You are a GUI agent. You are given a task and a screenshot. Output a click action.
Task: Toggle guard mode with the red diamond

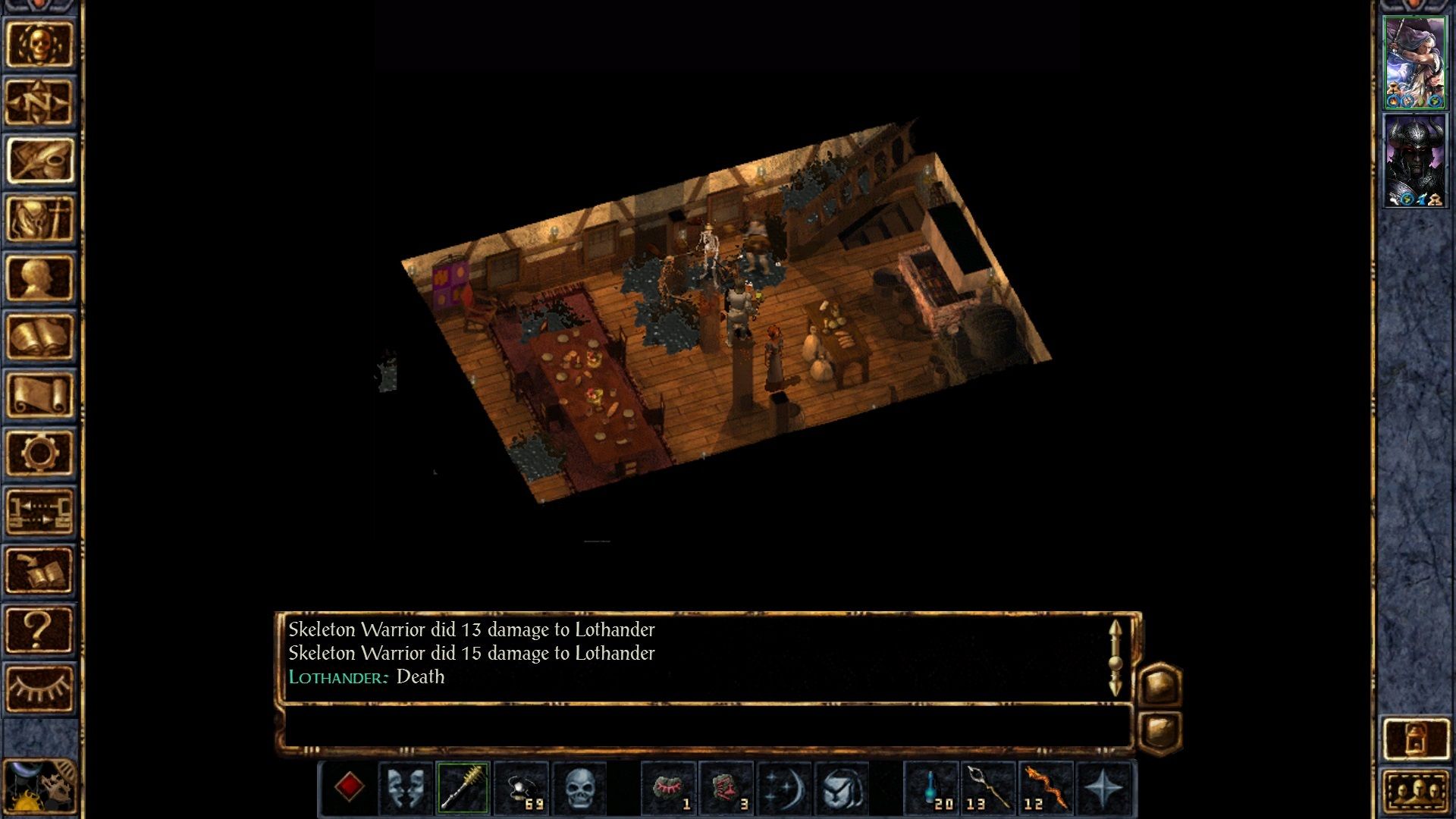click(x=351, y=789)
